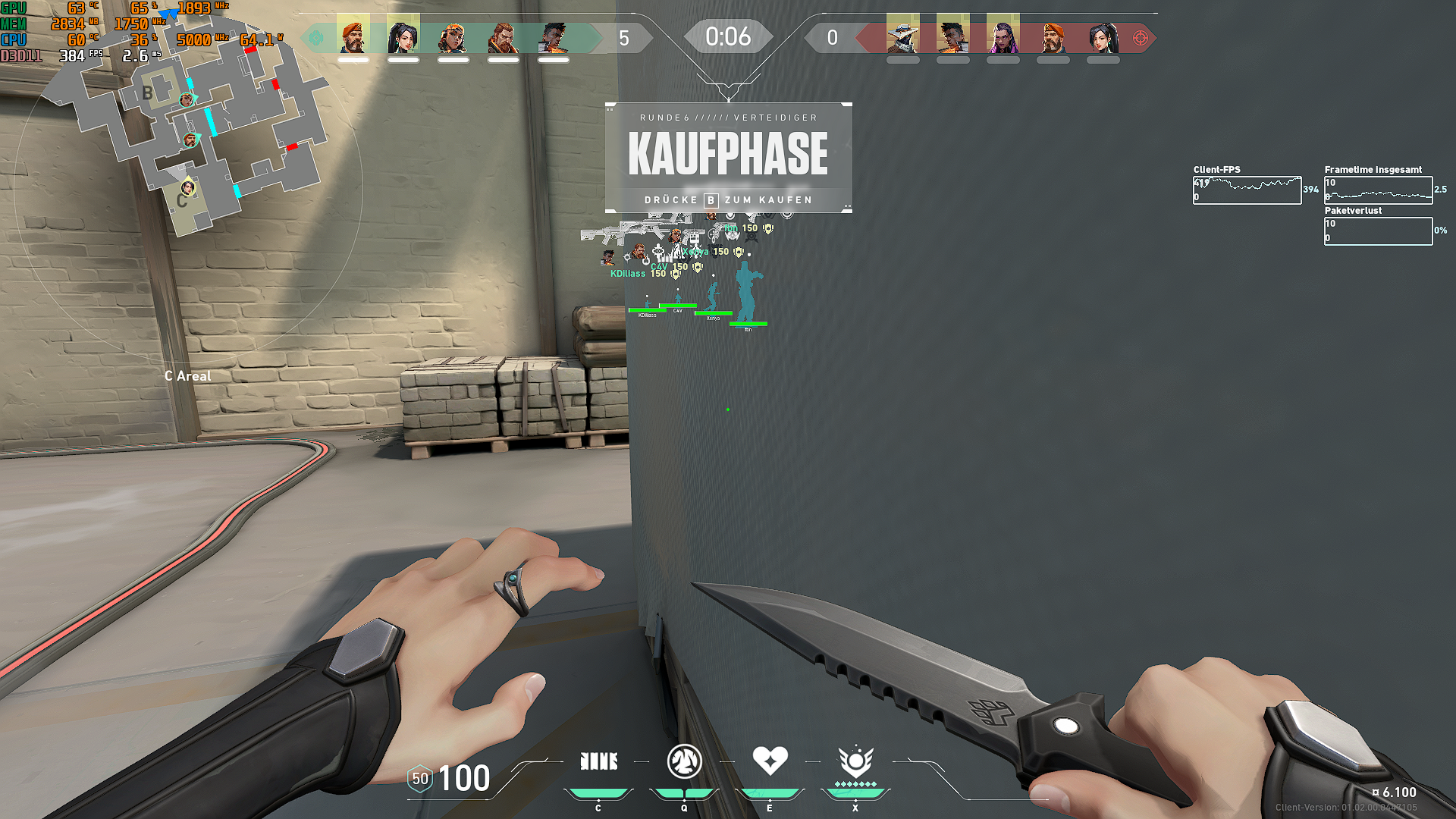
Task: Click the defender score showing 5
Action: tap(623, 36)
